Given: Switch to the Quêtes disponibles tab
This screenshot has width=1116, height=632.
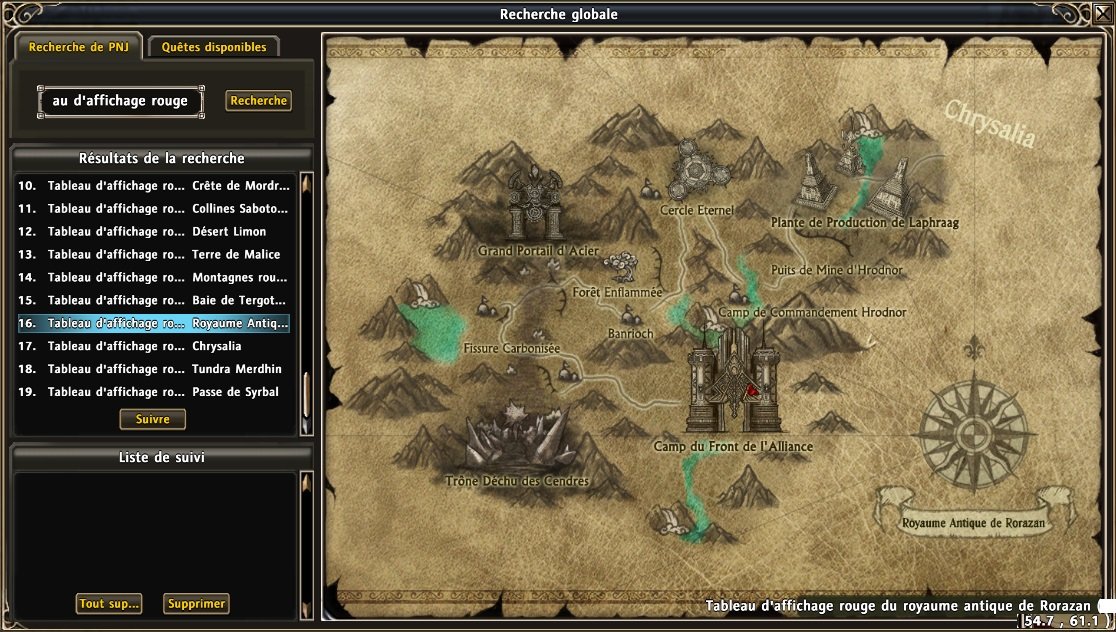Looking at the screenshot, I should point(214,47).
